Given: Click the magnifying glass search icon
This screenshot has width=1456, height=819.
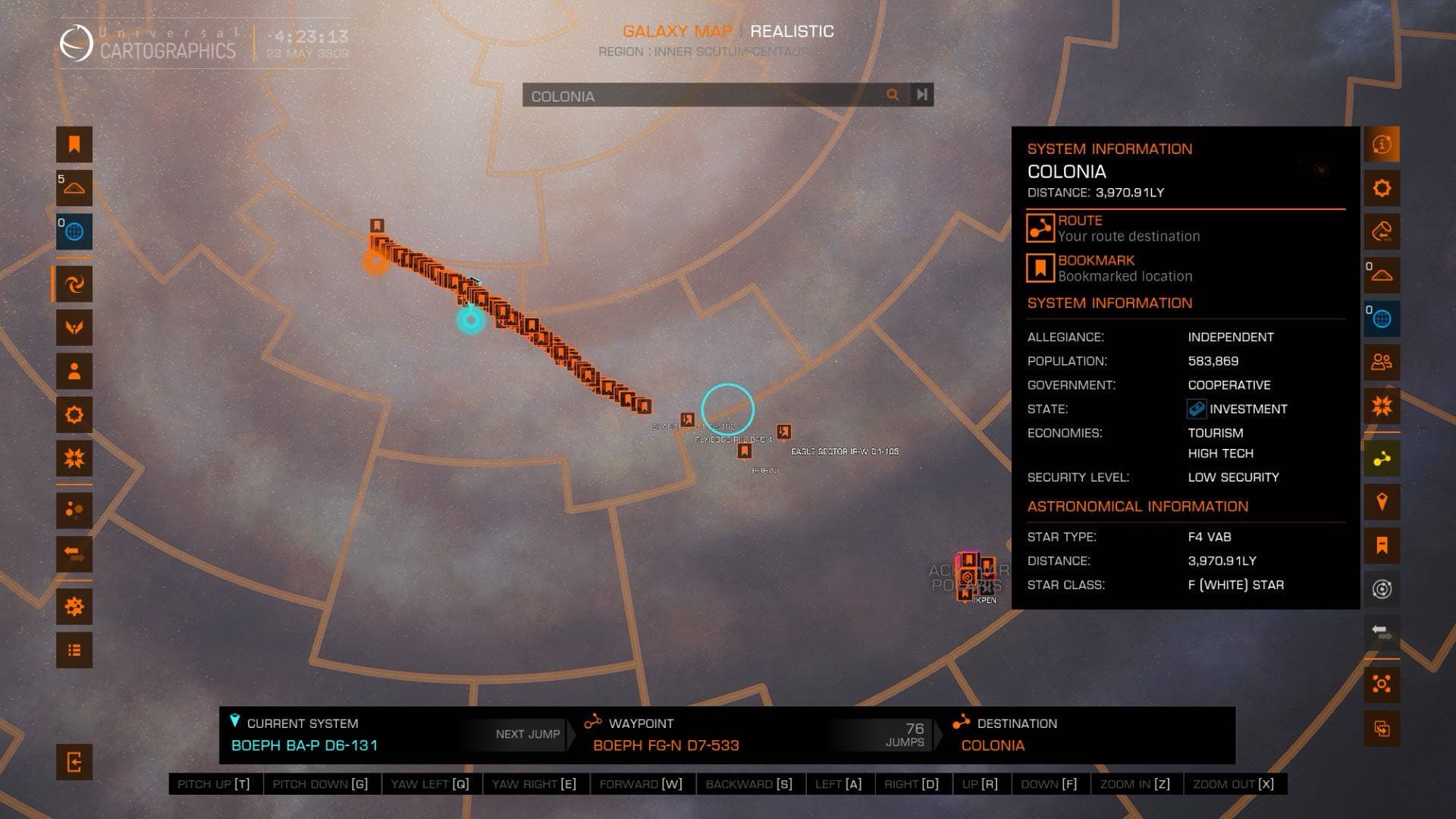Looking at the screenshot, I should coord(893,95).
